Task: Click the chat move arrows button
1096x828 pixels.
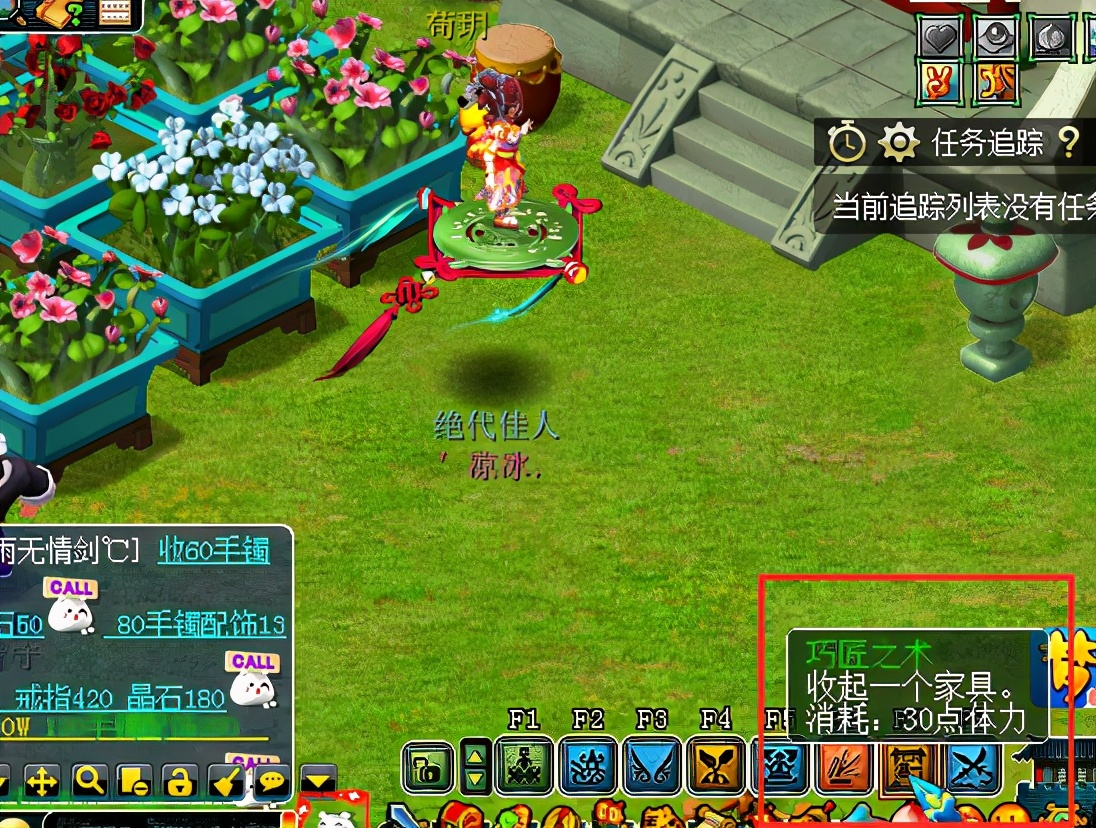Action: coord(41,780)
